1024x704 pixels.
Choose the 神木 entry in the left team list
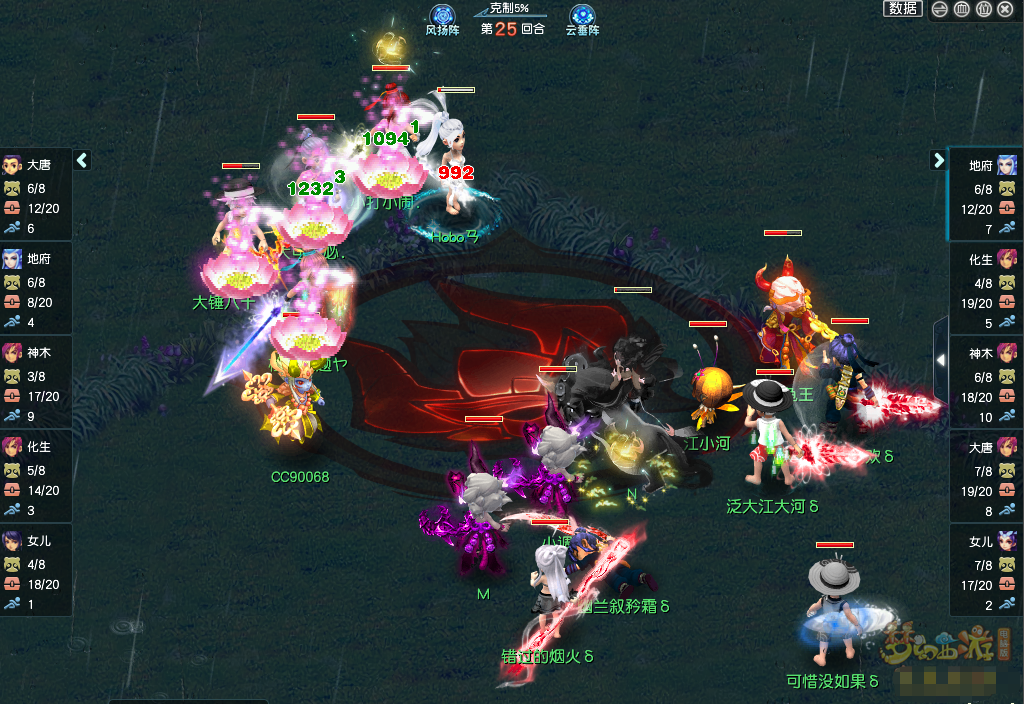coord(36,382)
